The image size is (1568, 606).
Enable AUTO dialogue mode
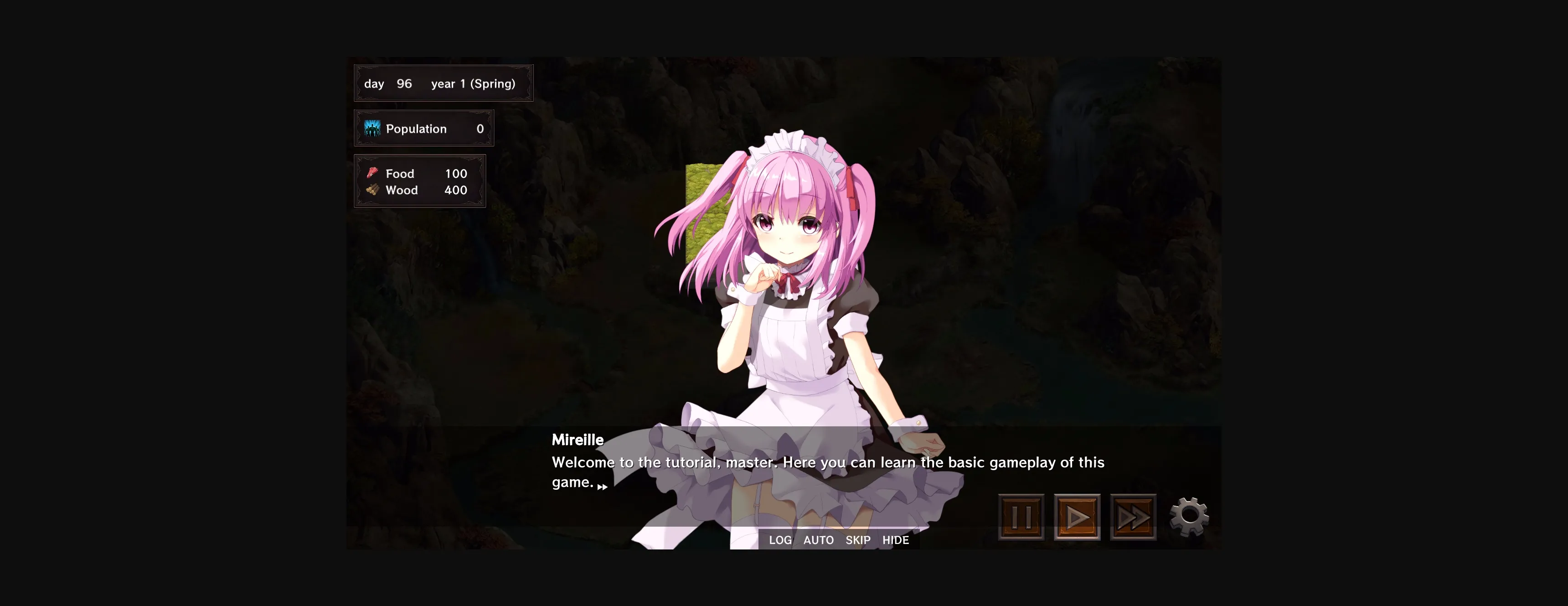(x=818, y=539)
